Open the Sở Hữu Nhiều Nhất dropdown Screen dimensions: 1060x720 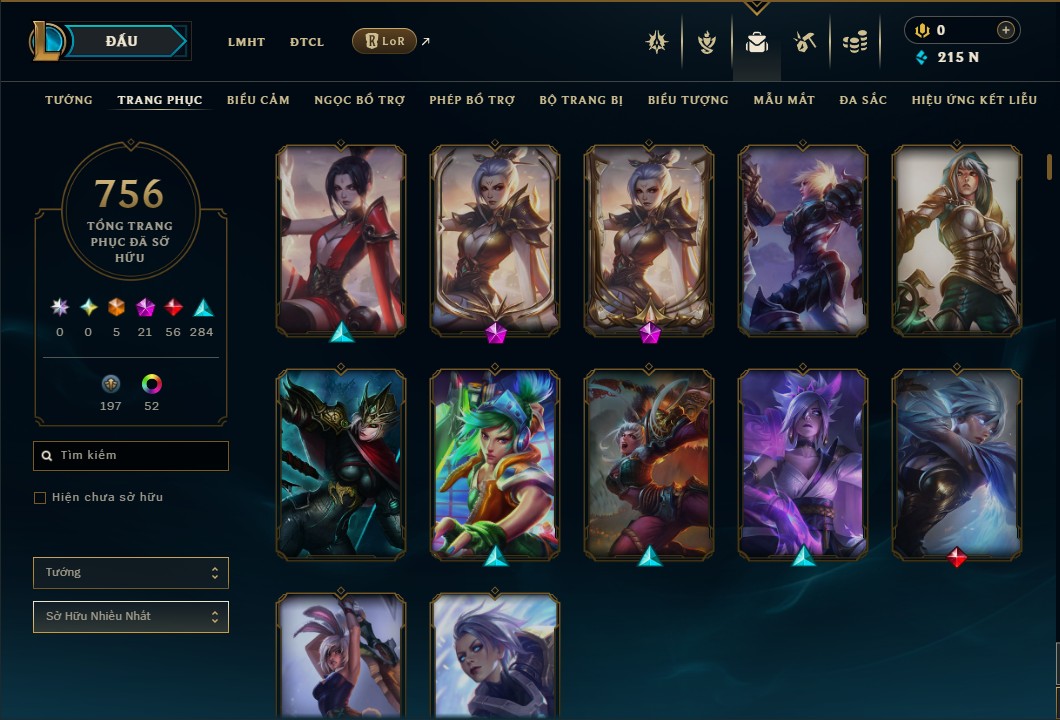131,617
